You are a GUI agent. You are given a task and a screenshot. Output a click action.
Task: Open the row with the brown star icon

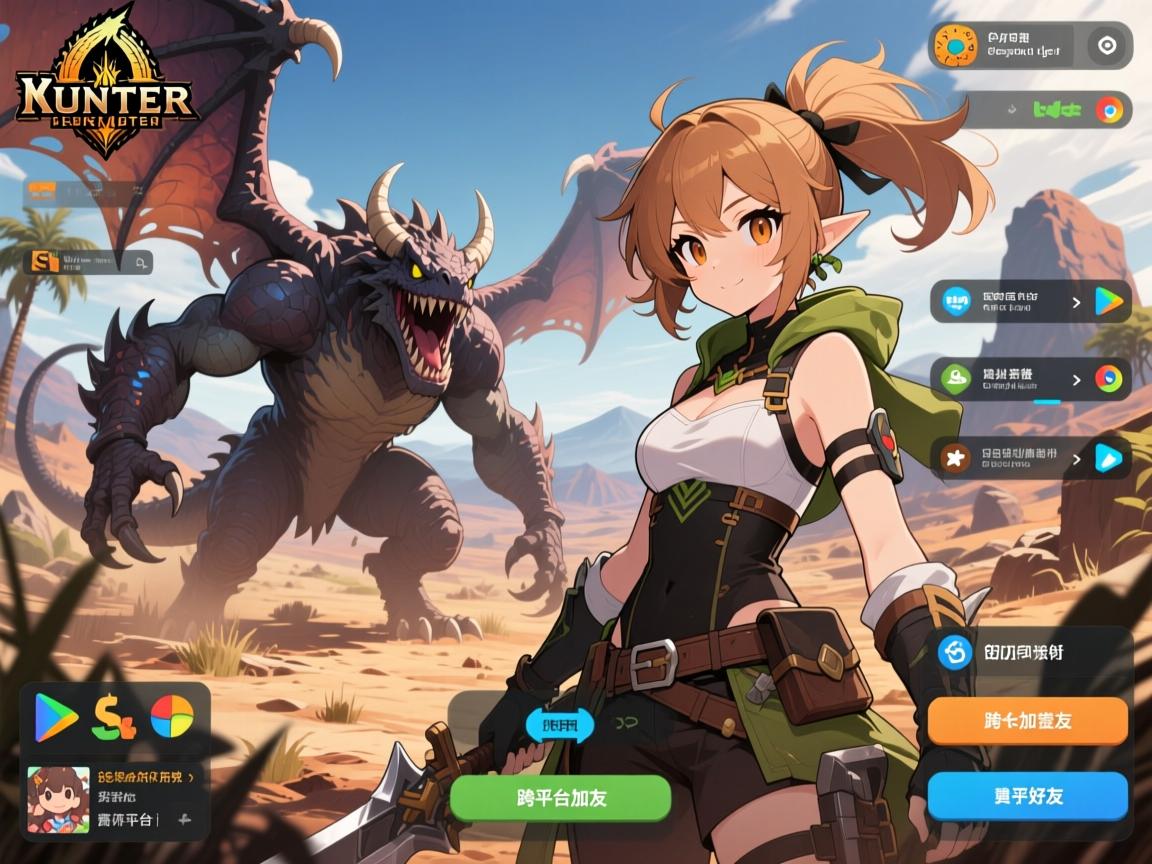[x=1030, y=458]
